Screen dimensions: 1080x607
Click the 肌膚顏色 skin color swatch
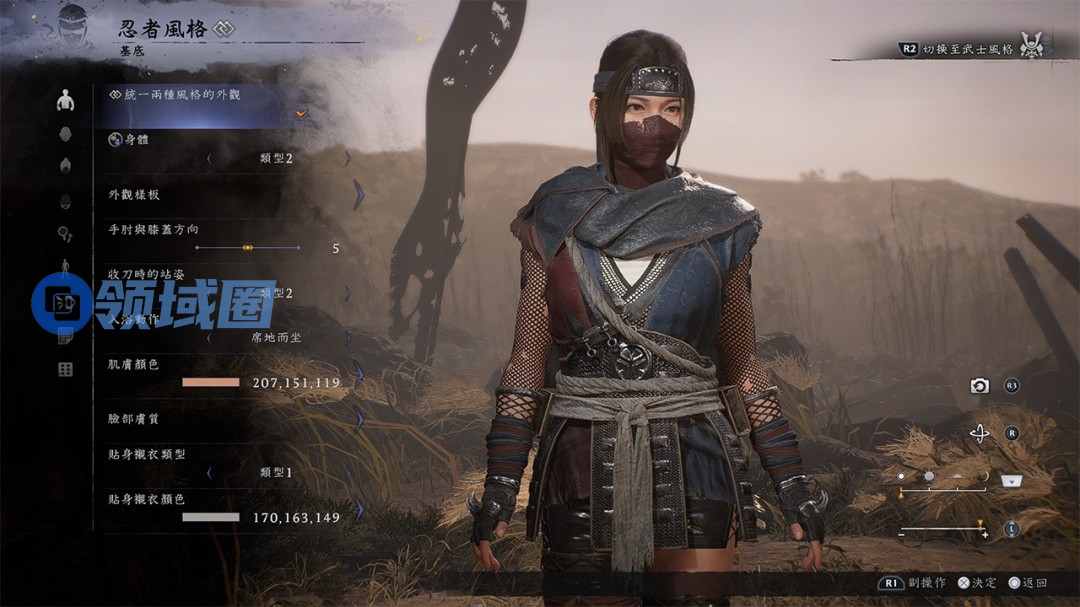click(211, 382)
